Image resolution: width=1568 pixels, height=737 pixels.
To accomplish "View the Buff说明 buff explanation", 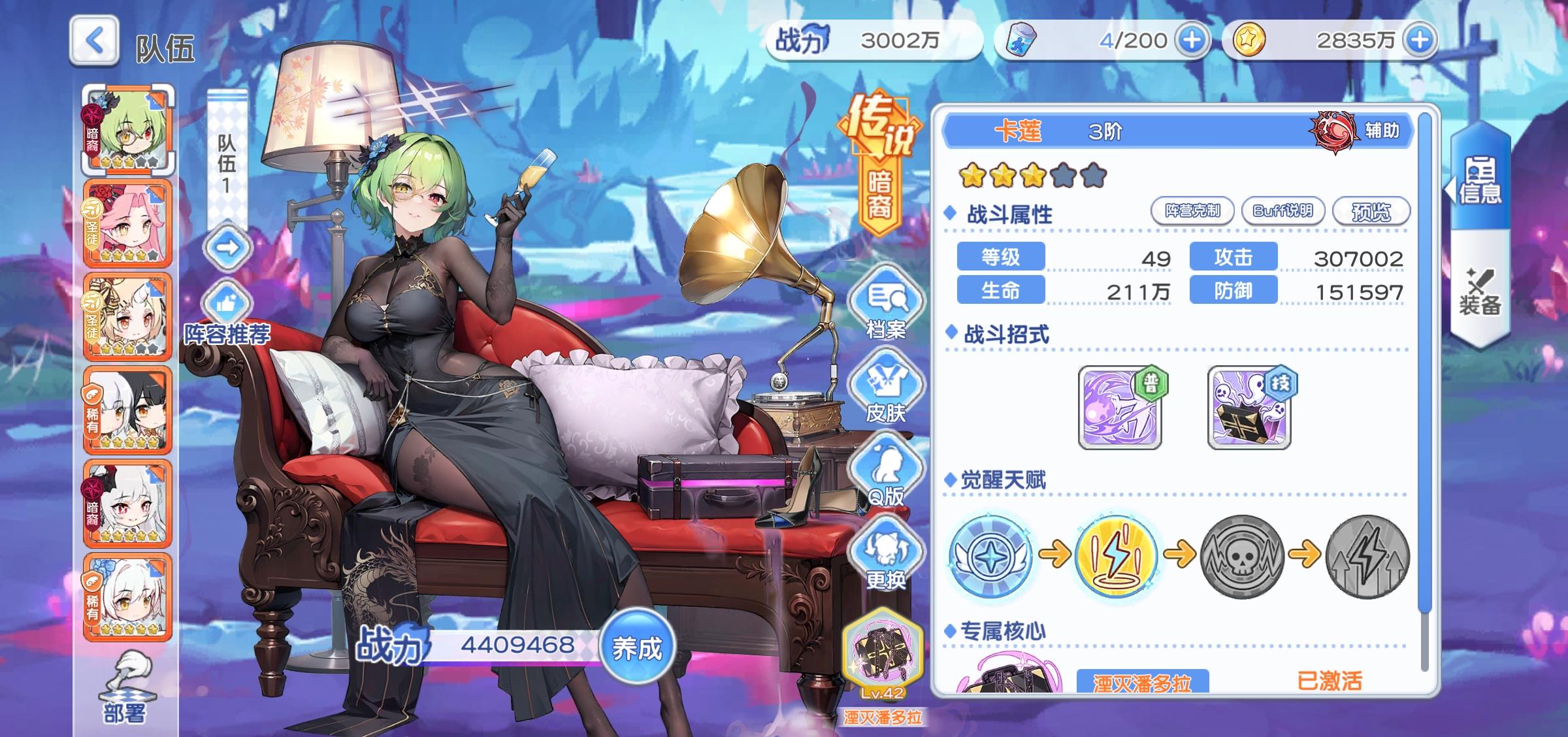I will point(1282,210).
